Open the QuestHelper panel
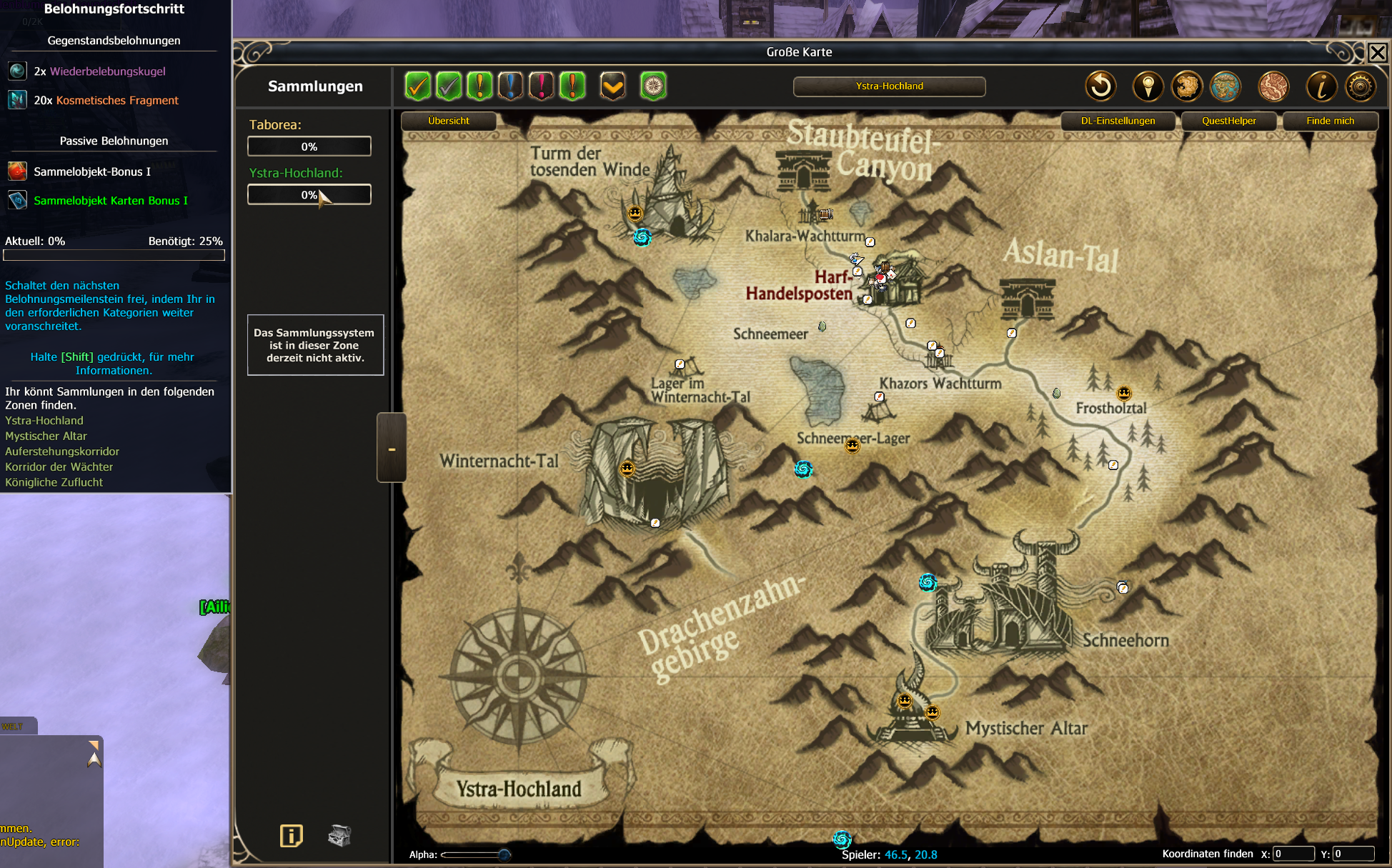1392x868 pixels. (x=1228, y=121)
